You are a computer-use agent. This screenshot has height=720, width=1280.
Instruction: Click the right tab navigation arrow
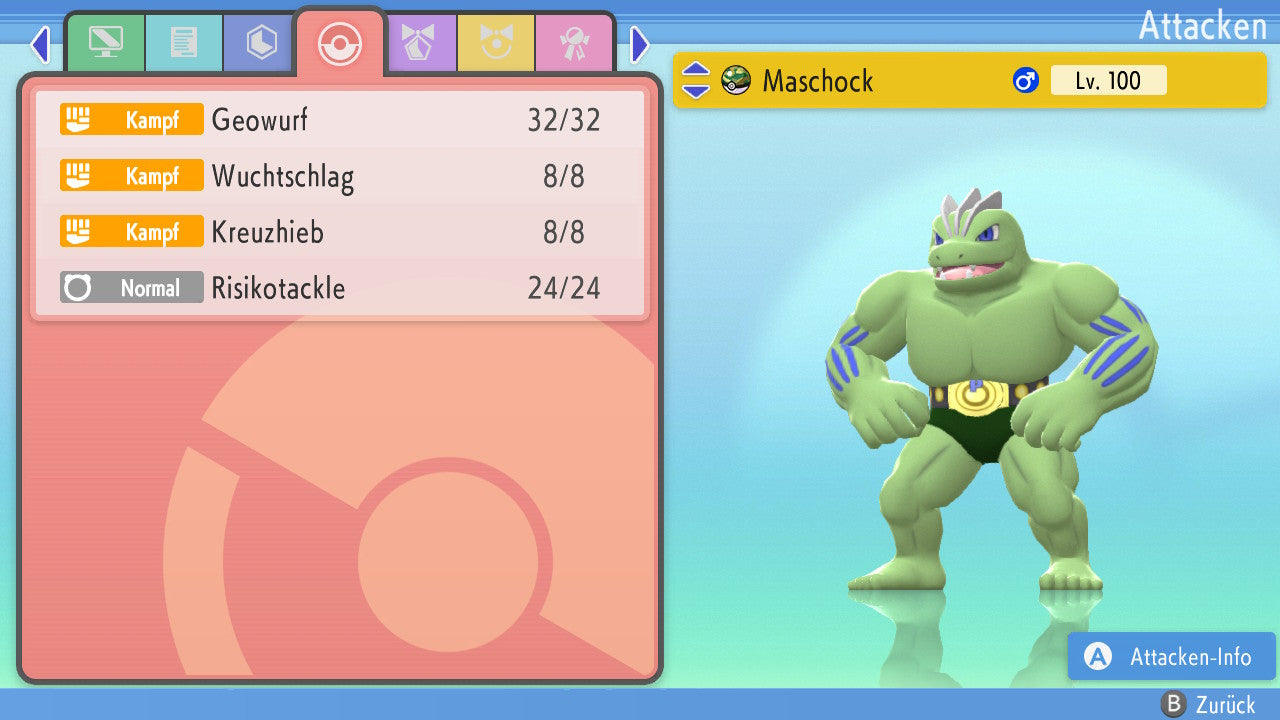(640, 44)
